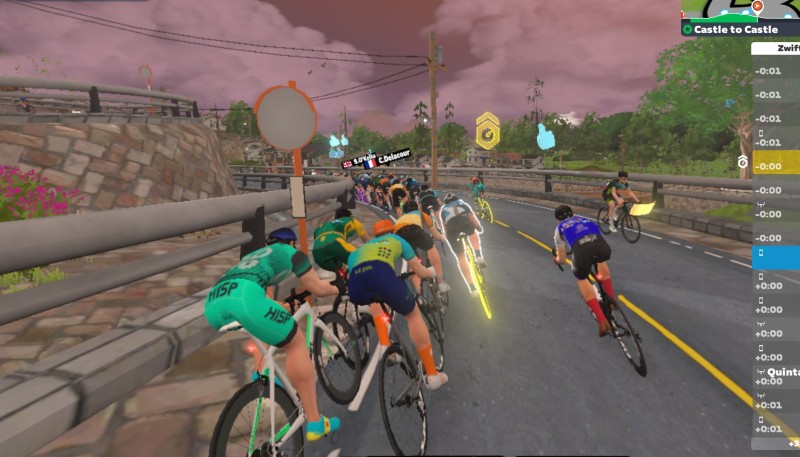Open the minimap in the top corner
800x457 pixels.
tap(740, 9)
